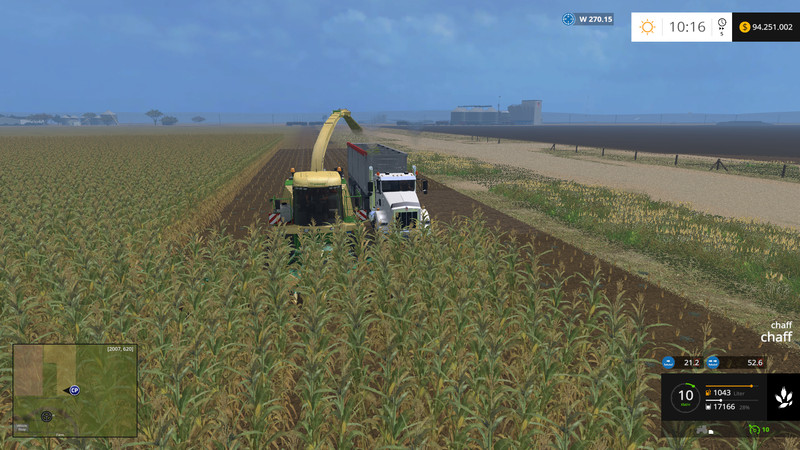This screenshot has height=450, width=800.
Task: Toggle the green cruise control icon
Action: pos(753,430)
